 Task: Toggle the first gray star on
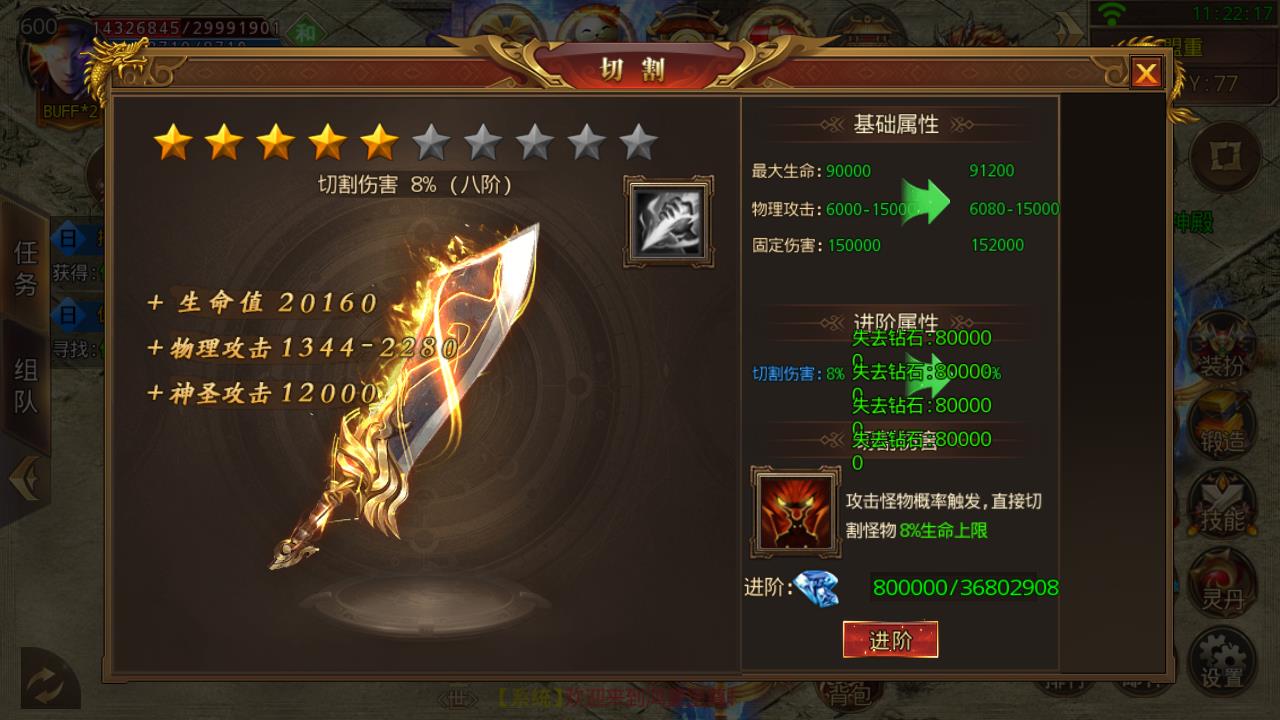(x=430, y=141)
